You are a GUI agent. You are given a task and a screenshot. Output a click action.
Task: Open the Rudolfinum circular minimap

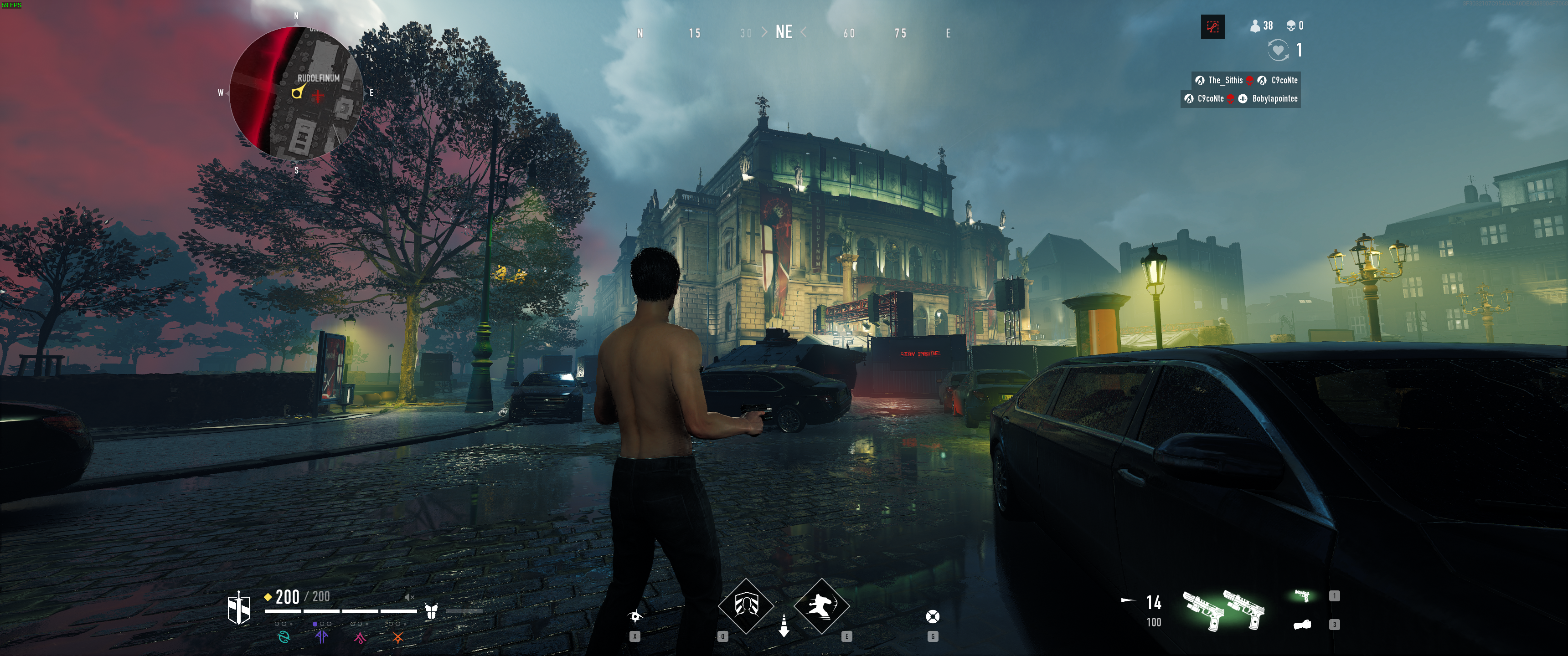[x=296, y=93]
